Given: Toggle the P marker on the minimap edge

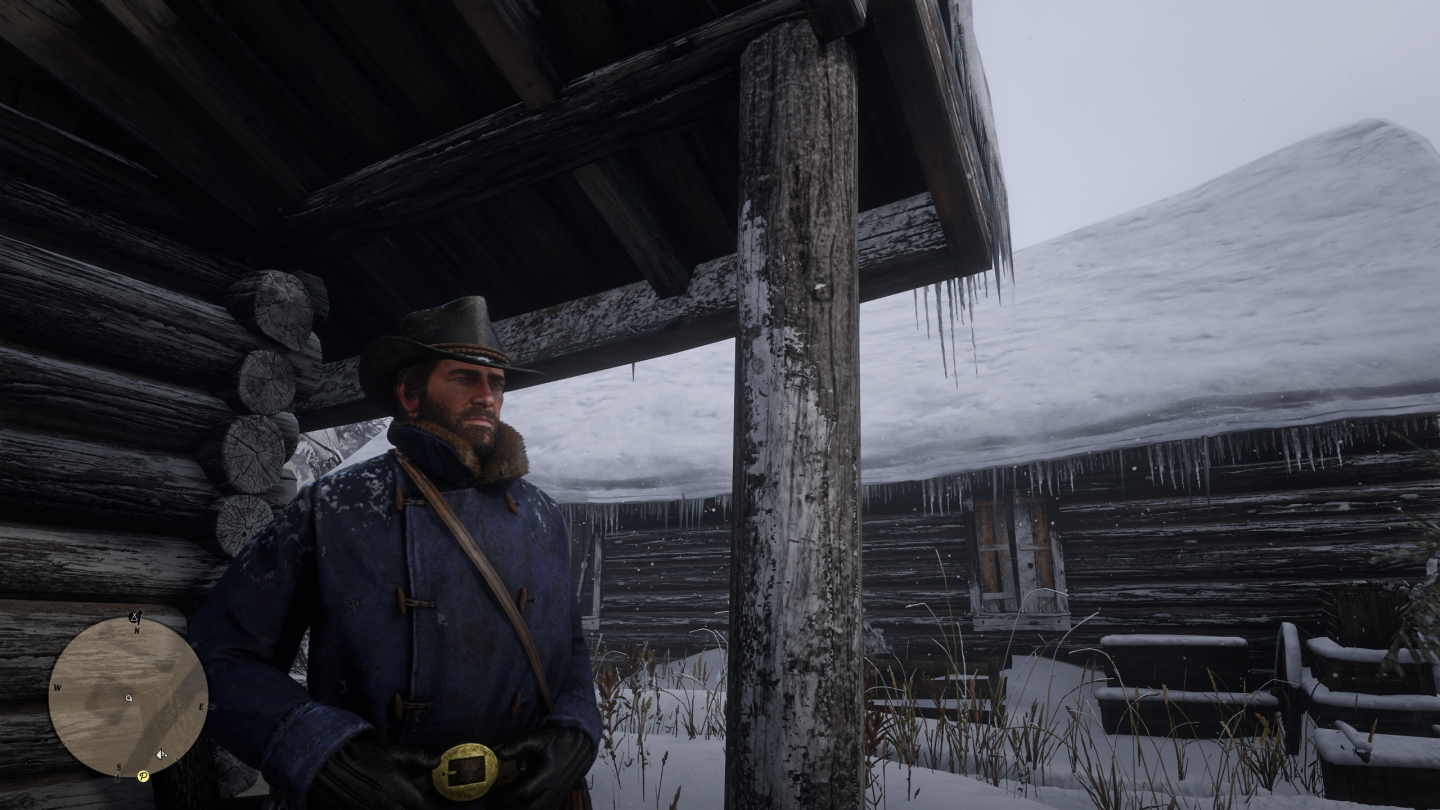Looking at the screenshot, I should pyautogui.click(x=143, y=776).
